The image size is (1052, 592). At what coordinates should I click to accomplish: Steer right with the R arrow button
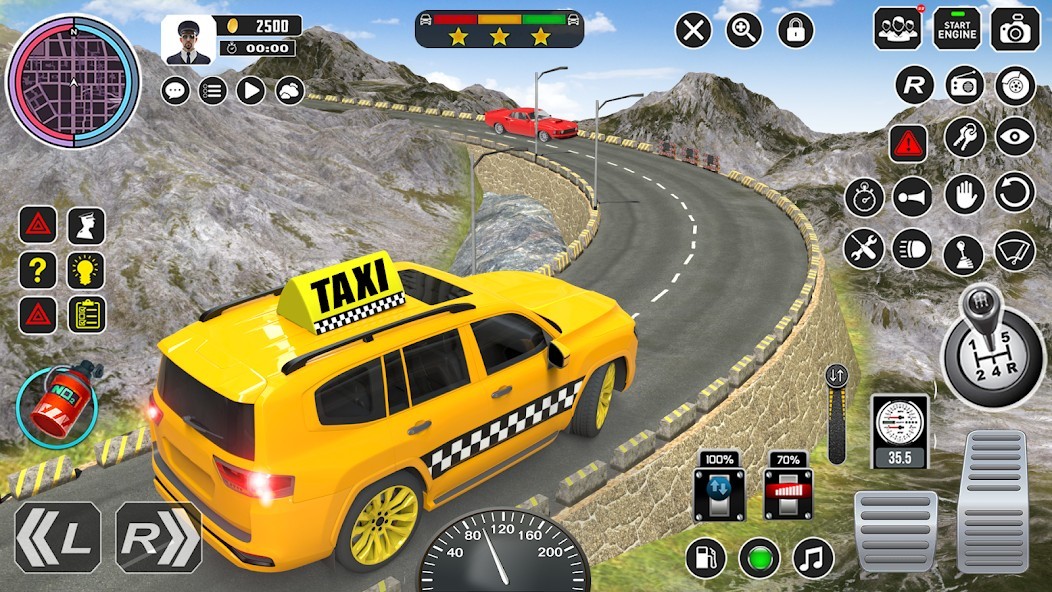pyautogui.click(x=158, y=537)
